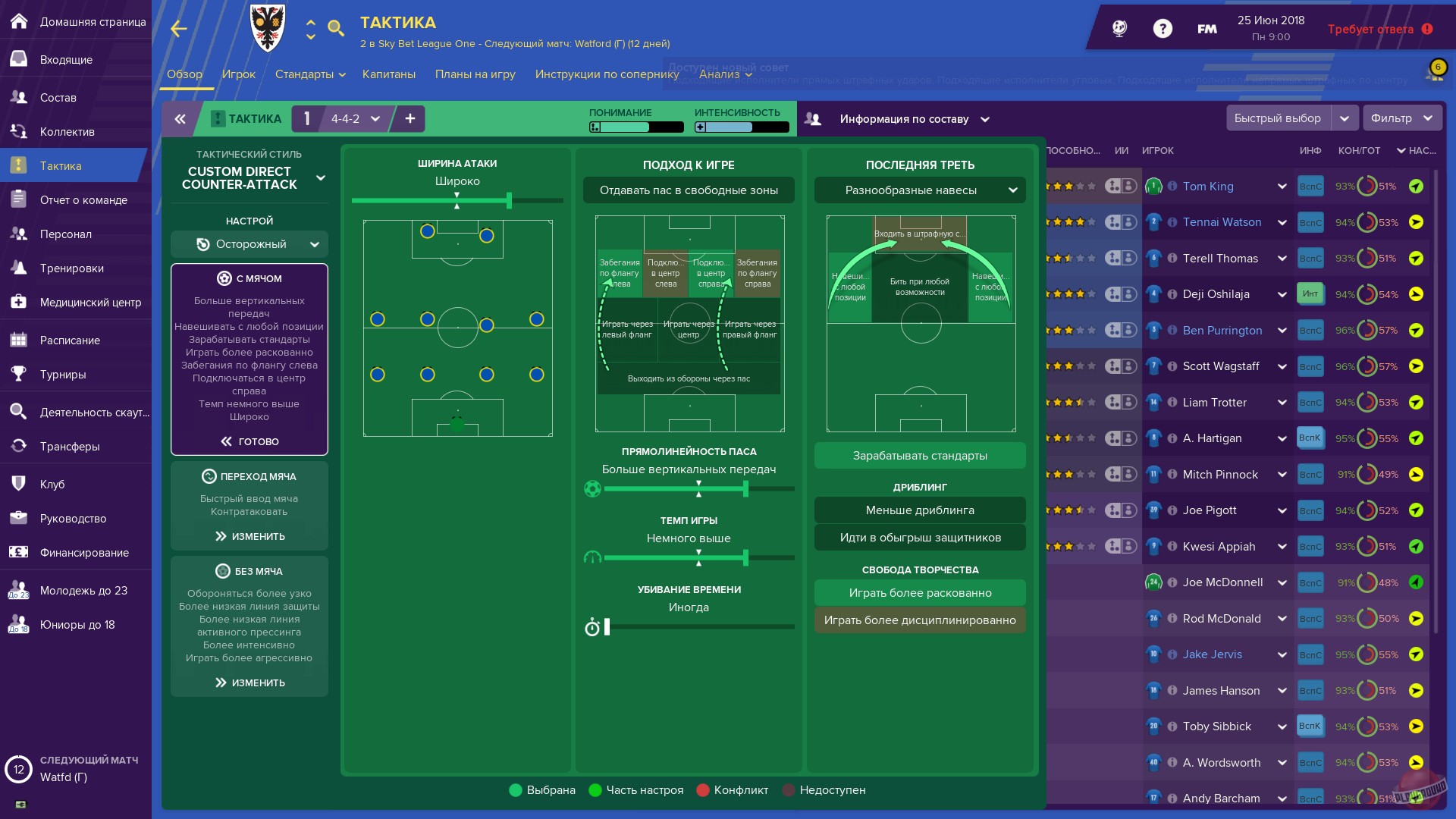Open the Медицинский центр sidebar icon
The height and width of the screenshot is (819, 1456).
19,302
